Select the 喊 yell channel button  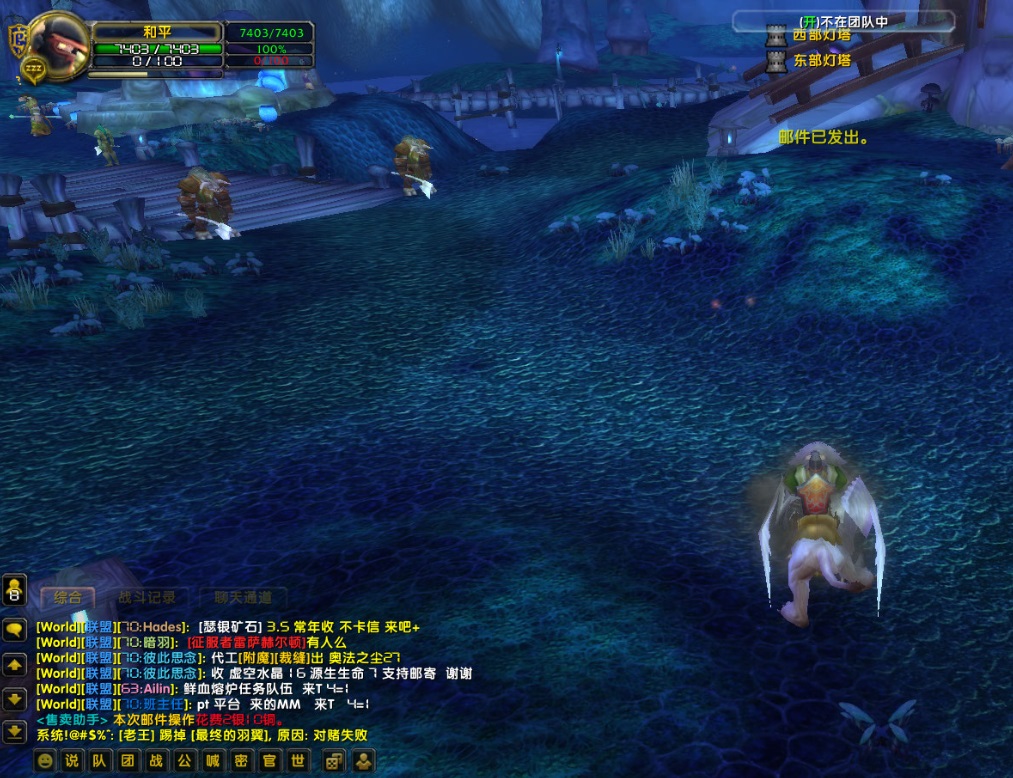(x=213, y=761)
